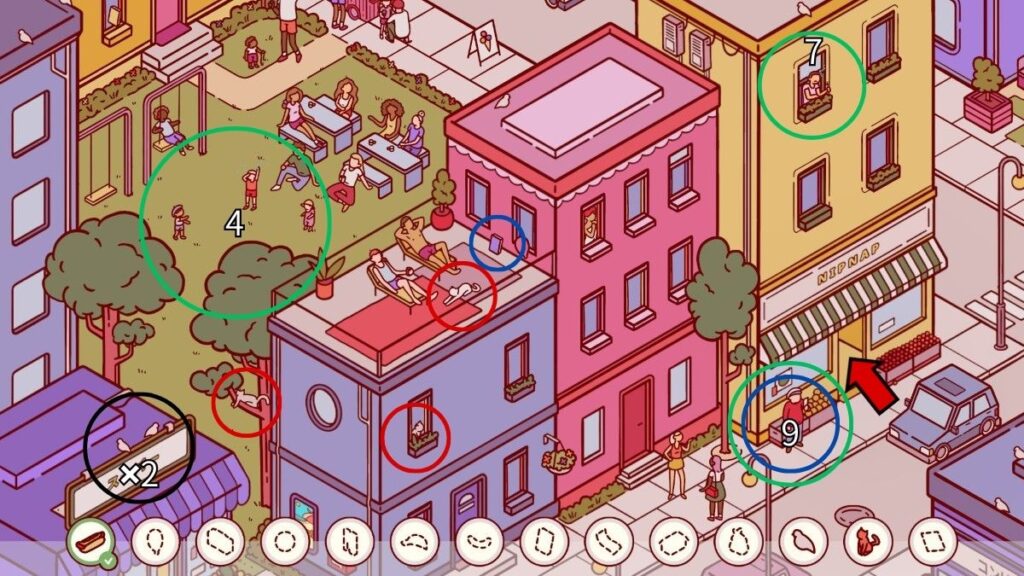Select the found hot dog item slot
The image size is (1024, 576).
[89, 542]
